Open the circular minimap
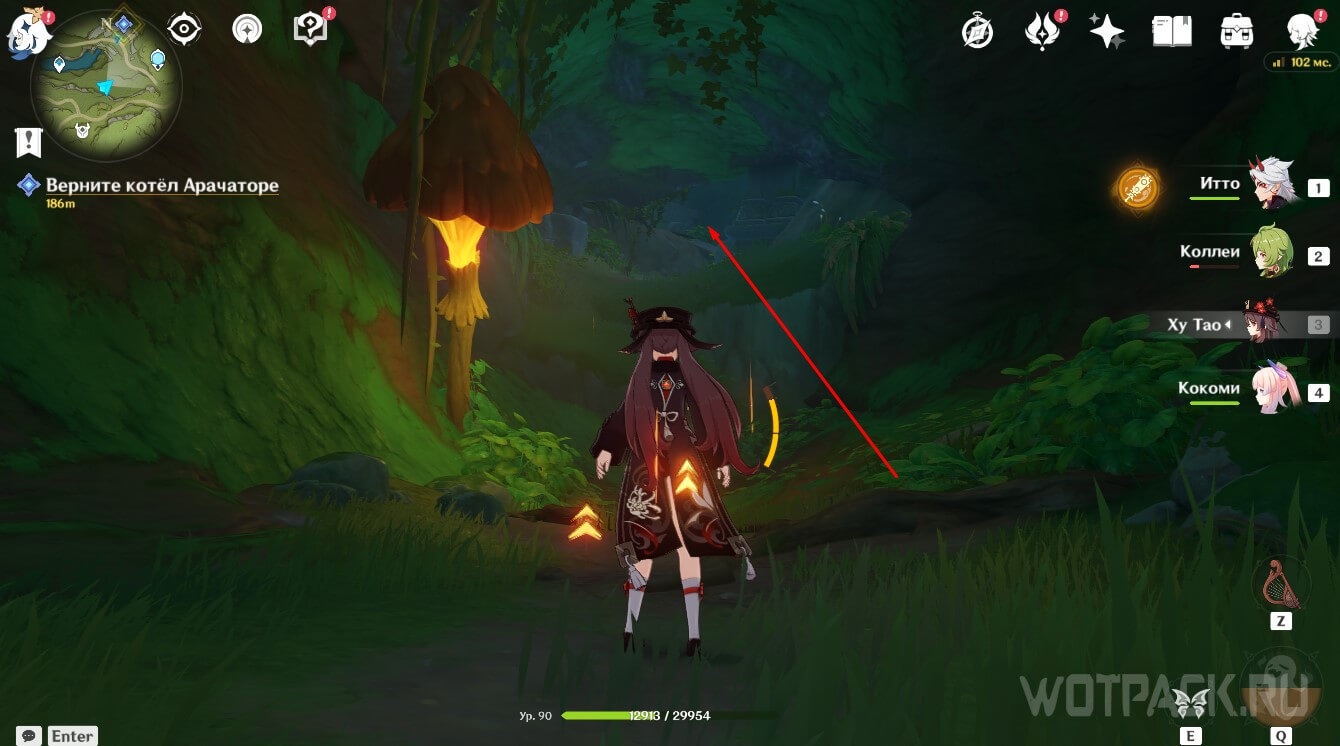Screen dimensions: 1340x746 point(106,86)
